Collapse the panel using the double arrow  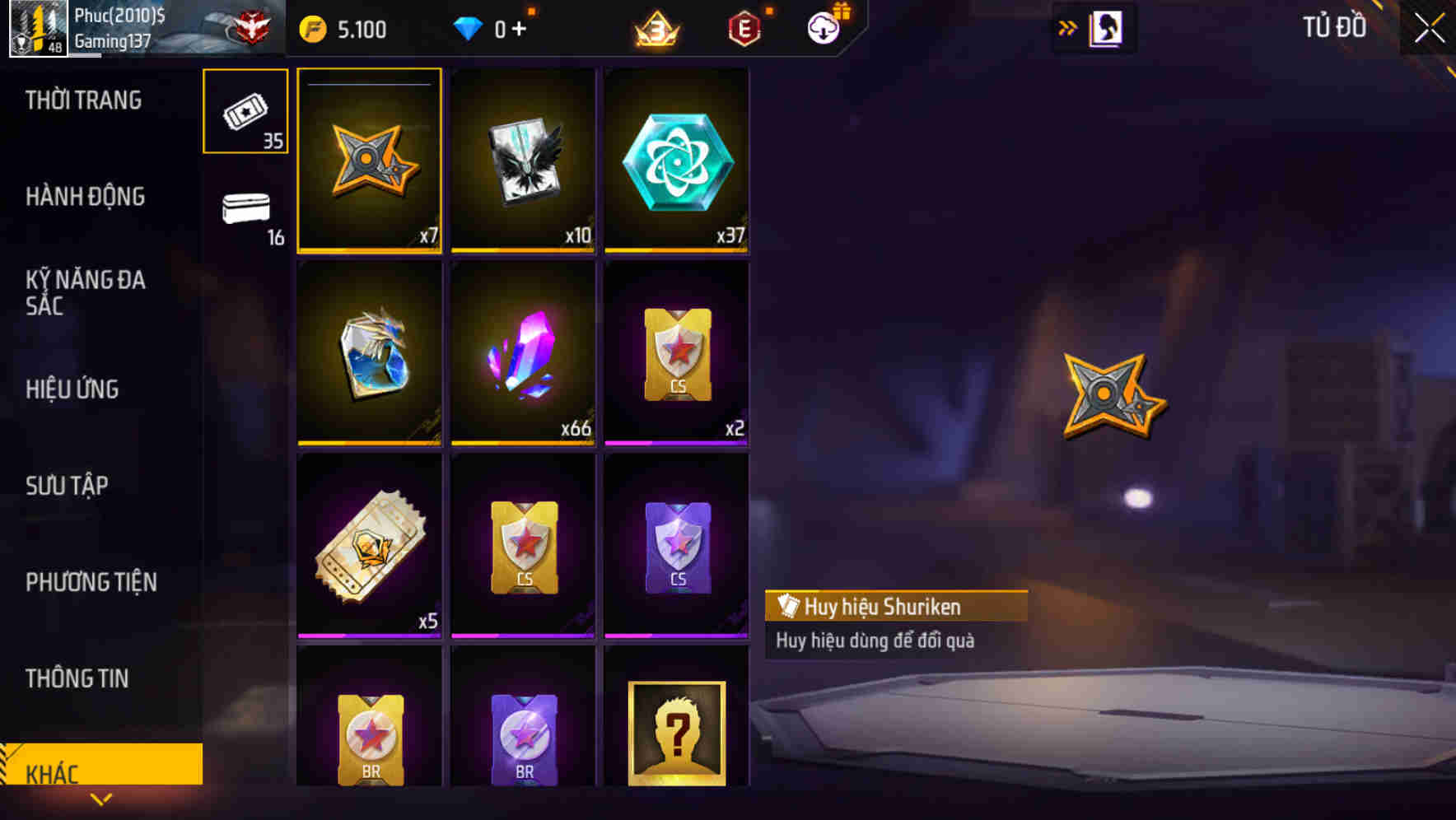tap(1068, 27)
